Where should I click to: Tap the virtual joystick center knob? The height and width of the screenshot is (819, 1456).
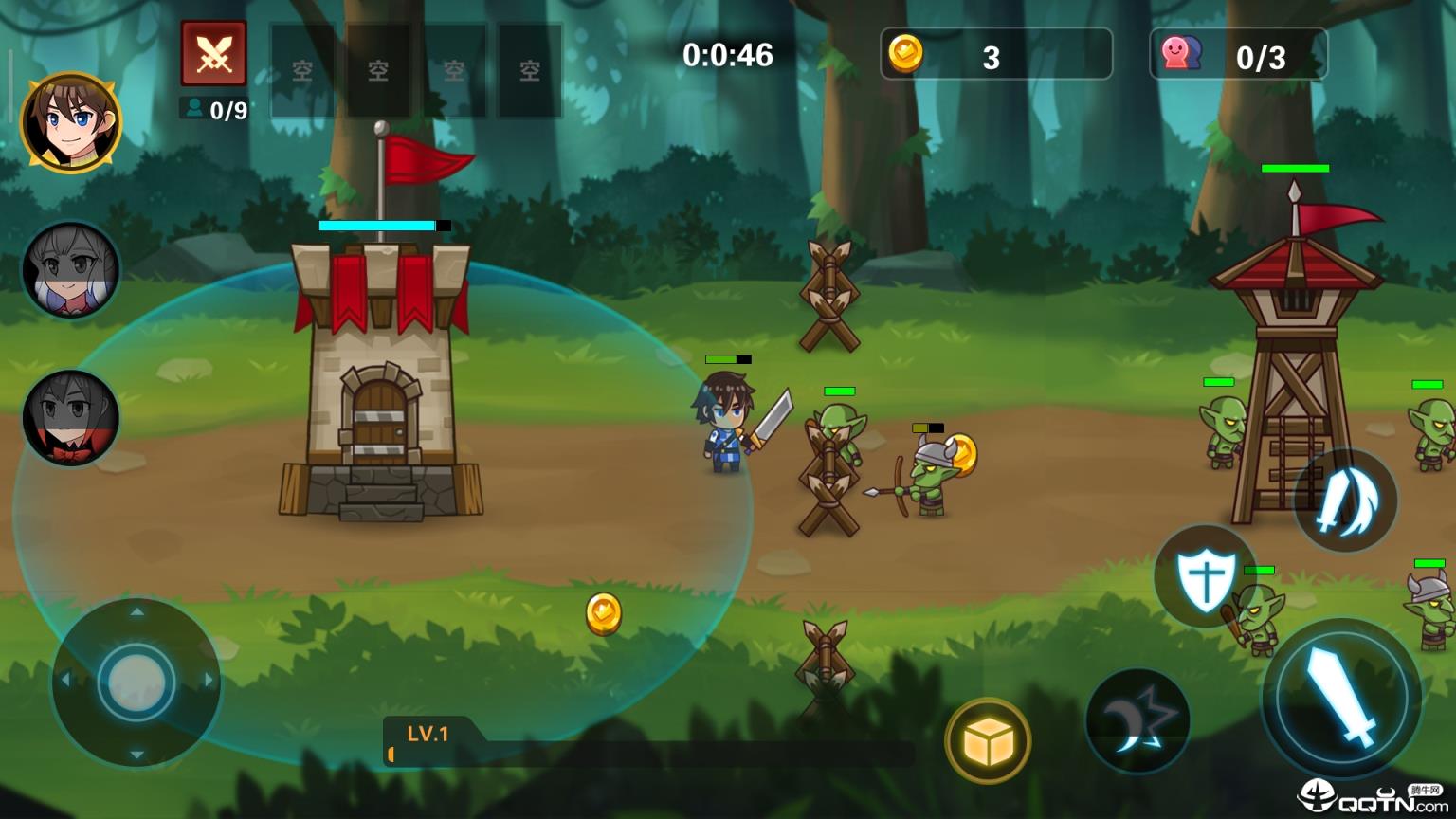click(136, 681)
